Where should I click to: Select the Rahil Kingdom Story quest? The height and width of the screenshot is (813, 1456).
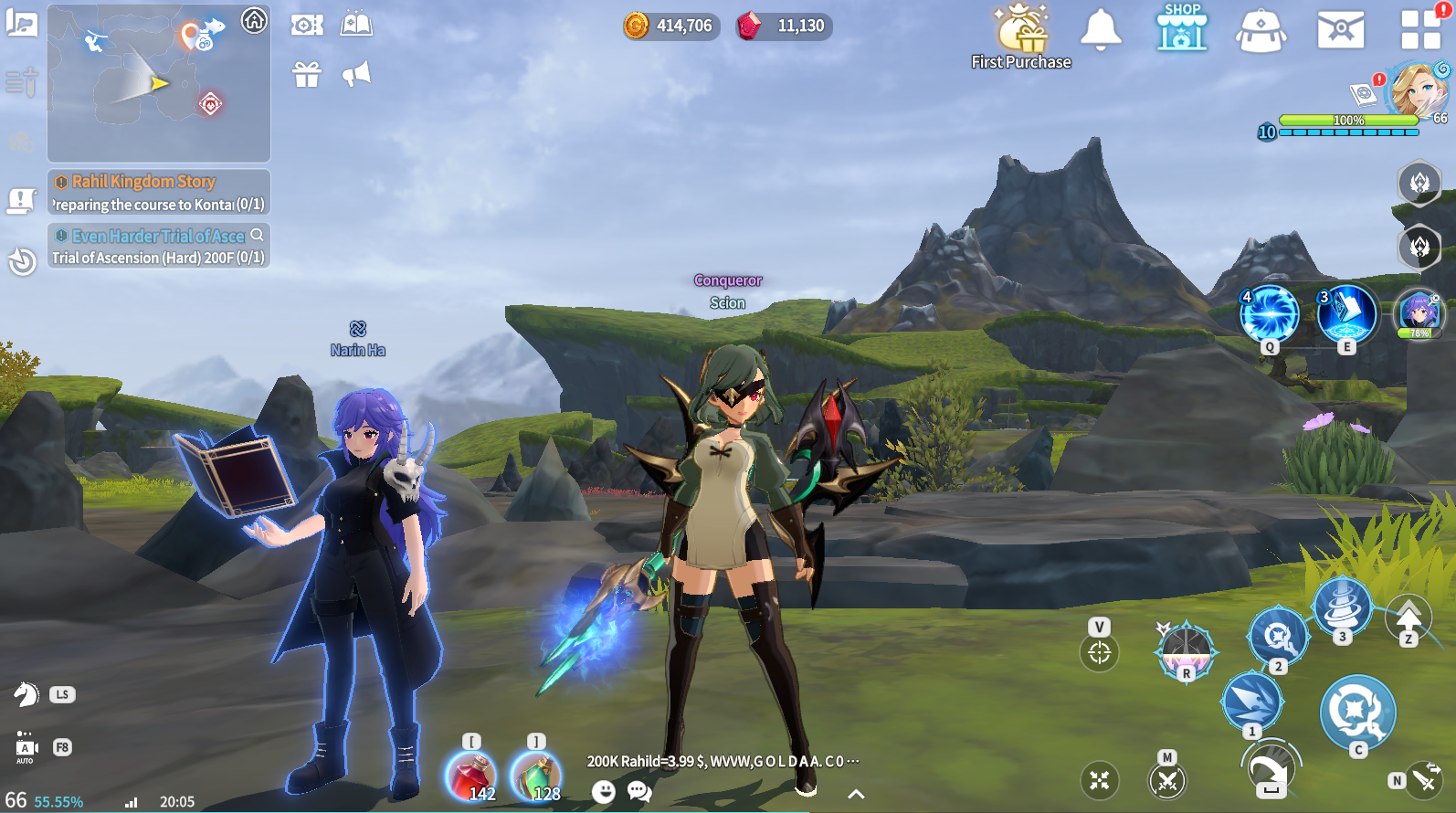point(158,193)
